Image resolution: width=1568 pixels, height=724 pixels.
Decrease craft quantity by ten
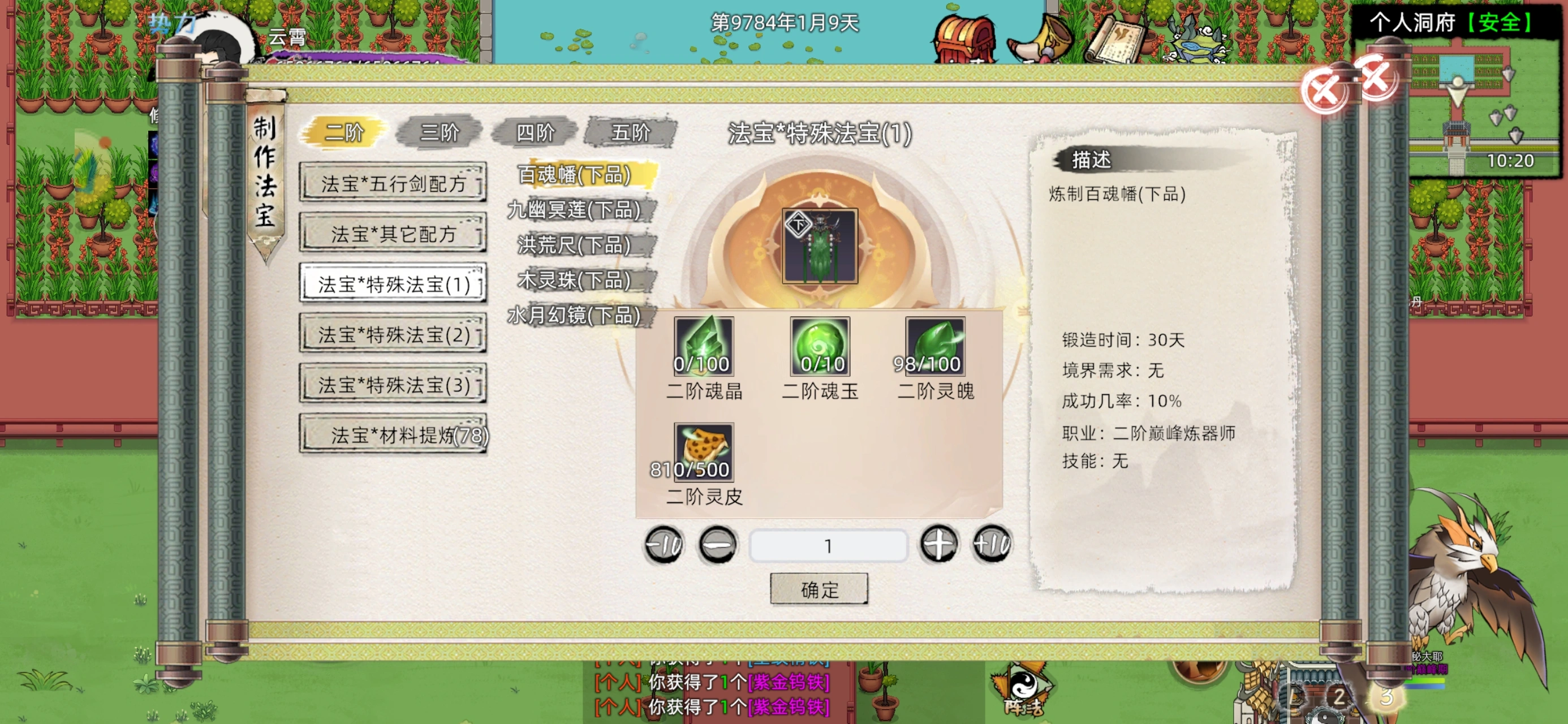[x=664, y=544]
